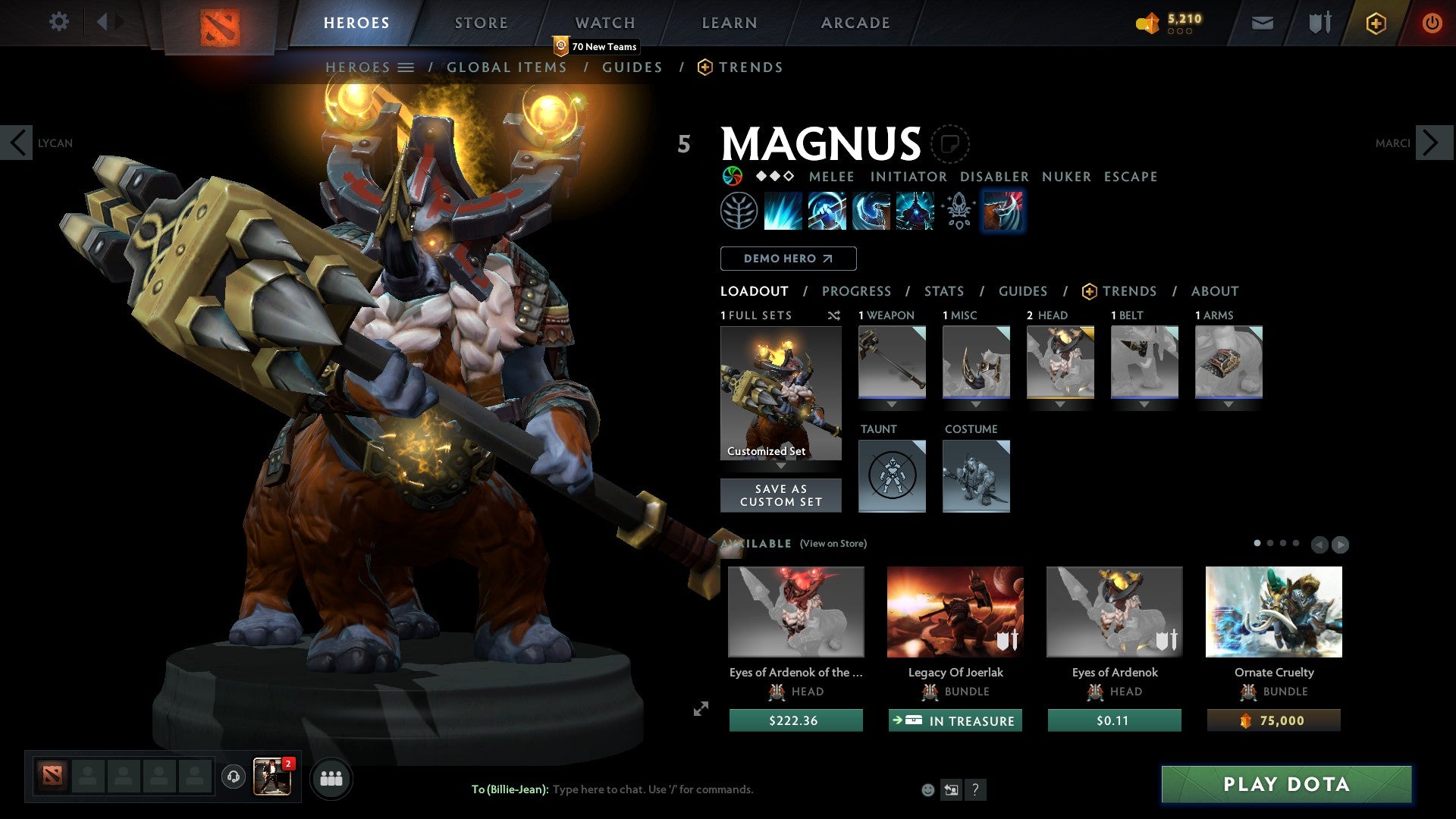Switch to the Stats tab
The image size is (1456, 819).
943,291
